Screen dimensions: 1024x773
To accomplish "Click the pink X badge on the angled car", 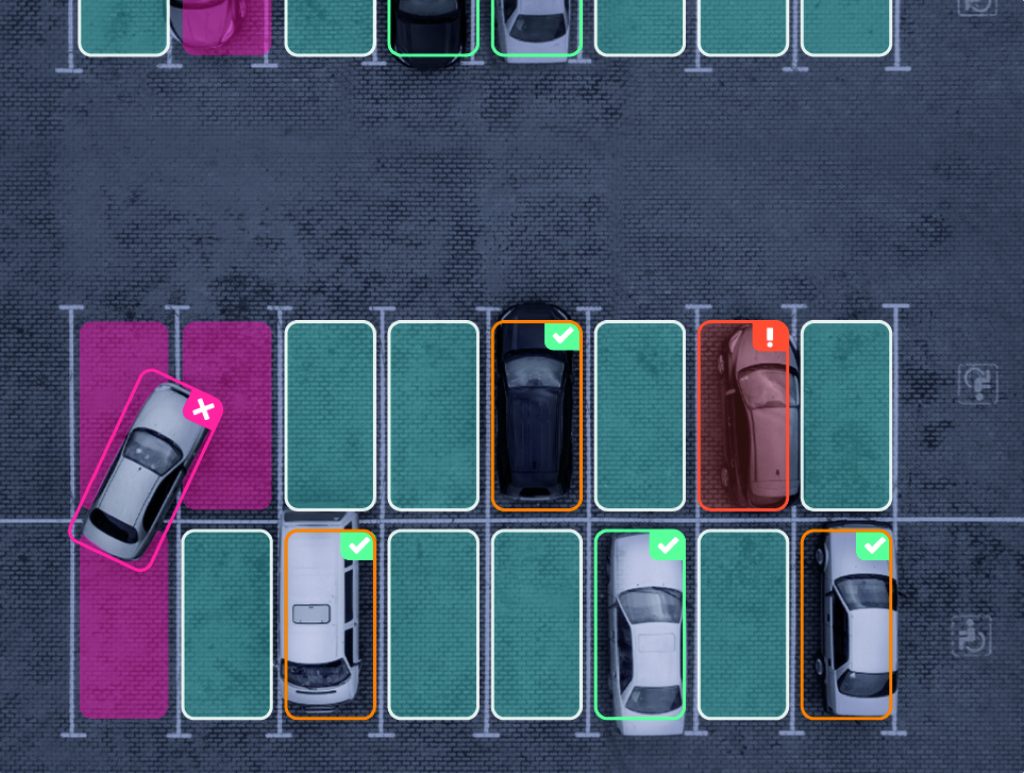I will (204, 409).
